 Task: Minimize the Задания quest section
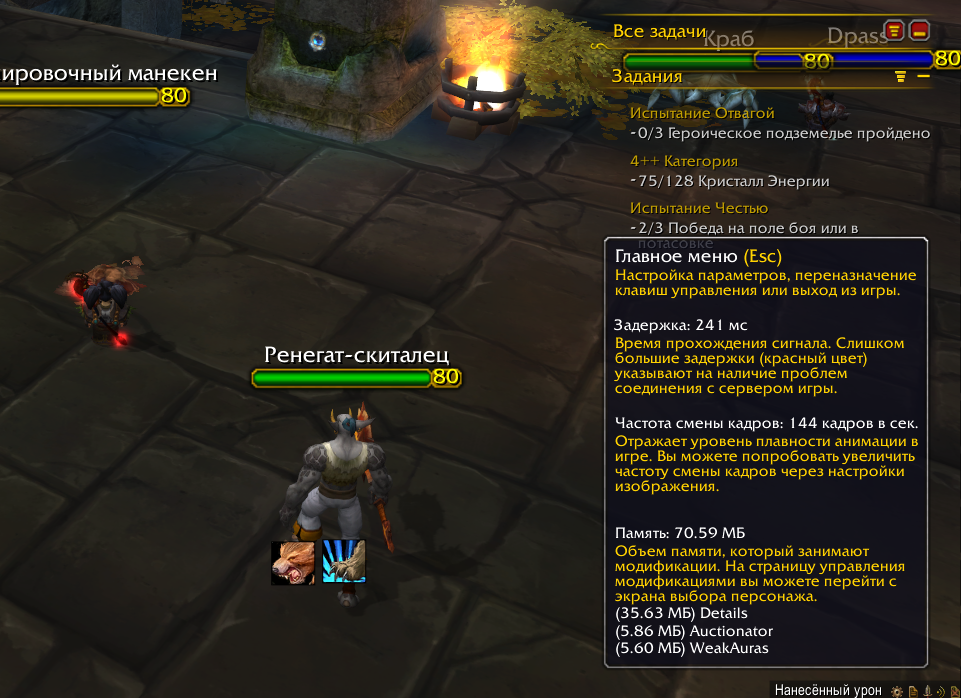point(923,76)
